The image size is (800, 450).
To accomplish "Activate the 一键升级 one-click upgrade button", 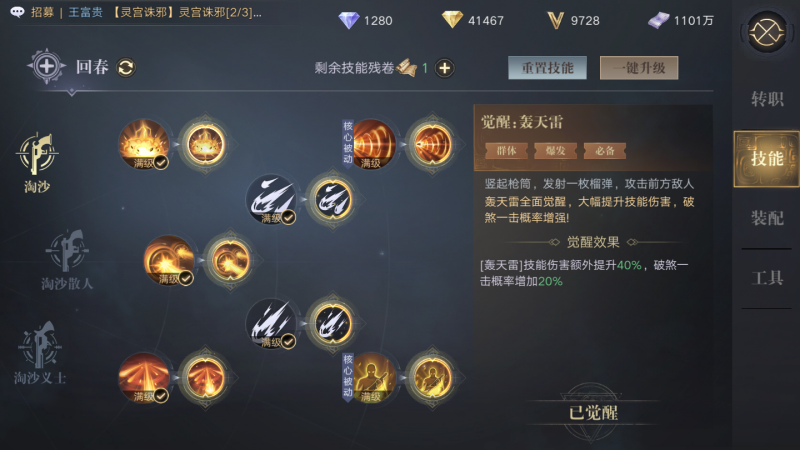I will pos(639,68).
